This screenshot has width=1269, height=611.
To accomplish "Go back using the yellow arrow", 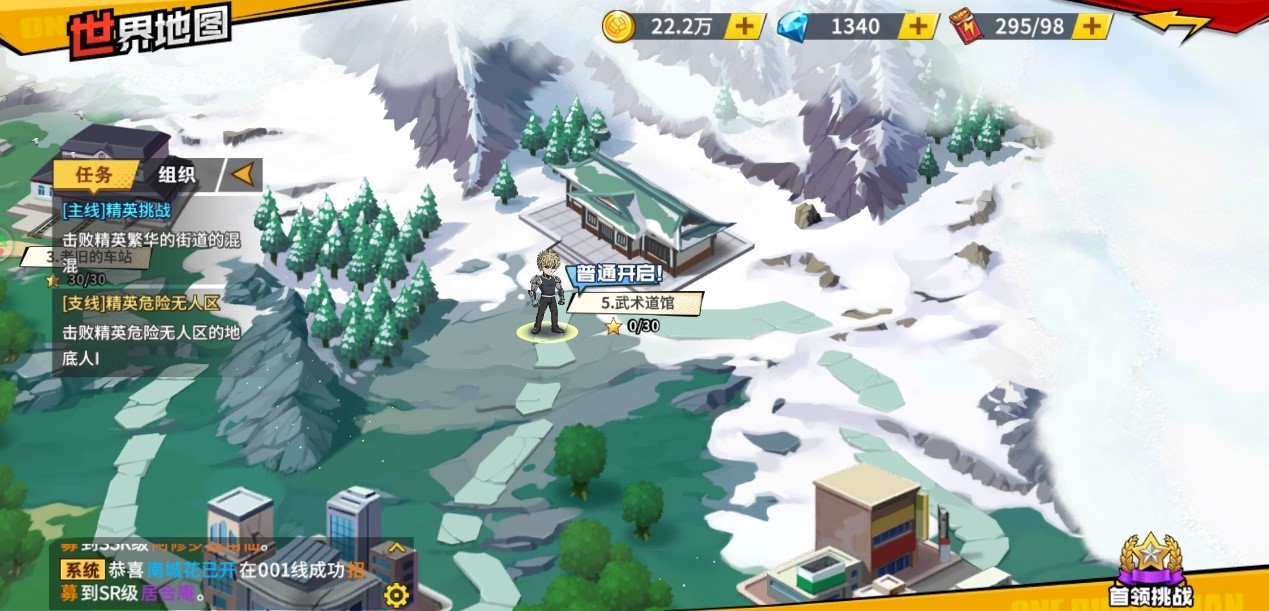I will click(1178, 24).
